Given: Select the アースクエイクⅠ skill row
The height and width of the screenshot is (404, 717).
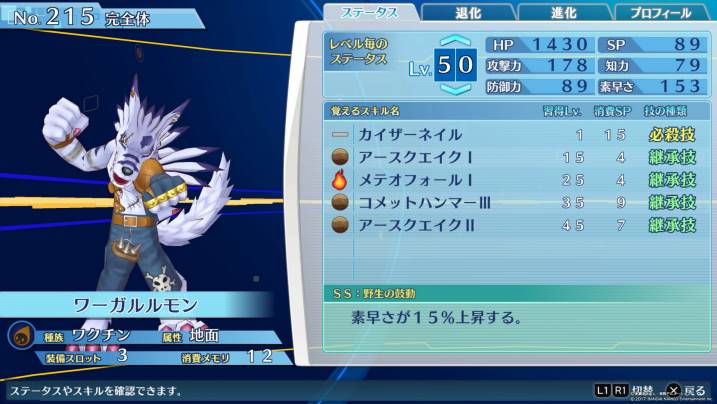Looking at the screenshot, I should pyautogui.click(x=514, y=157).
